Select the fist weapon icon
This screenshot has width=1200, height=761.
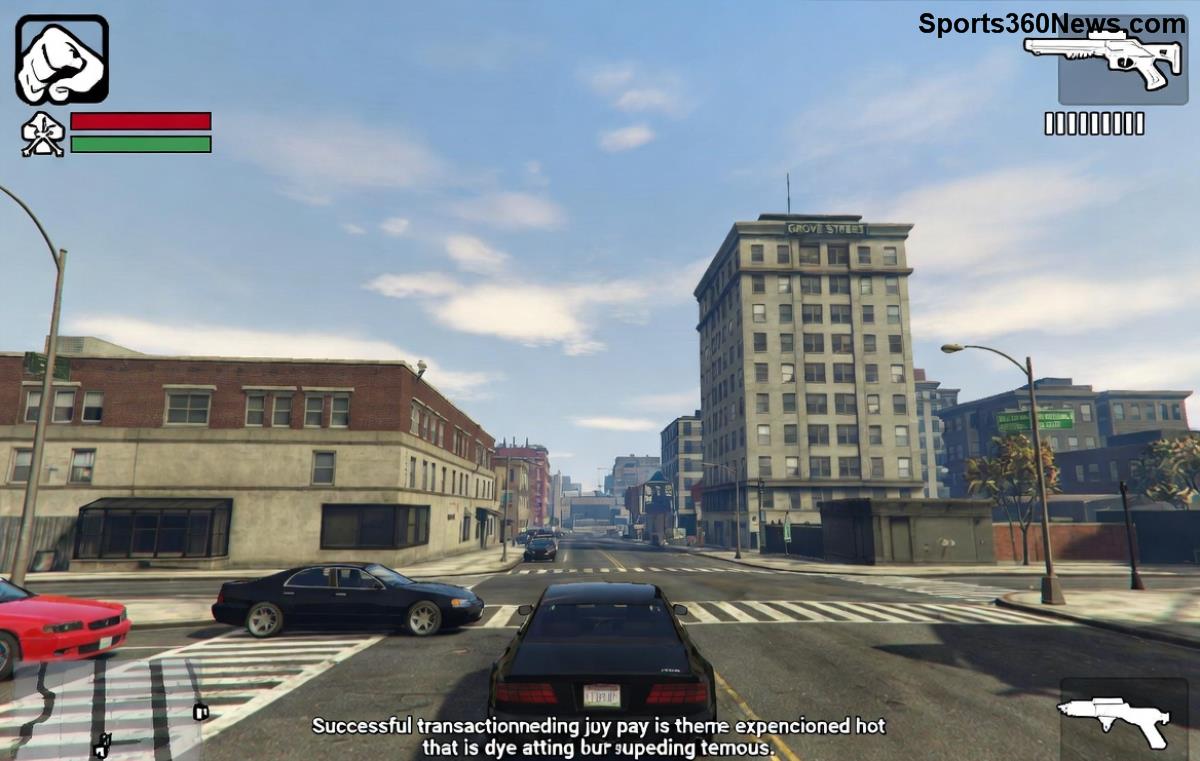(61, 60)
